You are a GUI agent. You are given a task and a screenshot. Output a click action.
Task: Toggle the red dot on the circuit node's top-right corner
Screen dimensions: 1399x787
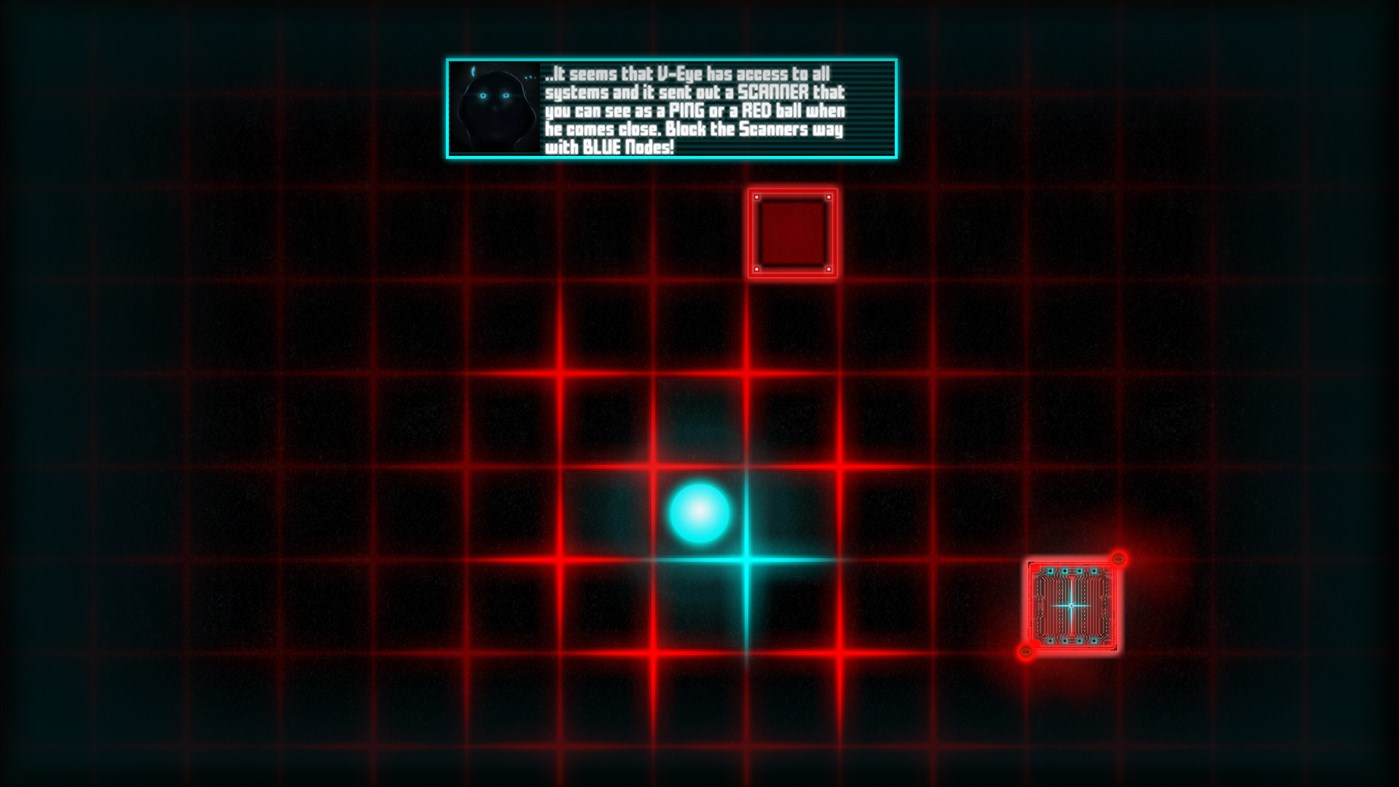1119,560
